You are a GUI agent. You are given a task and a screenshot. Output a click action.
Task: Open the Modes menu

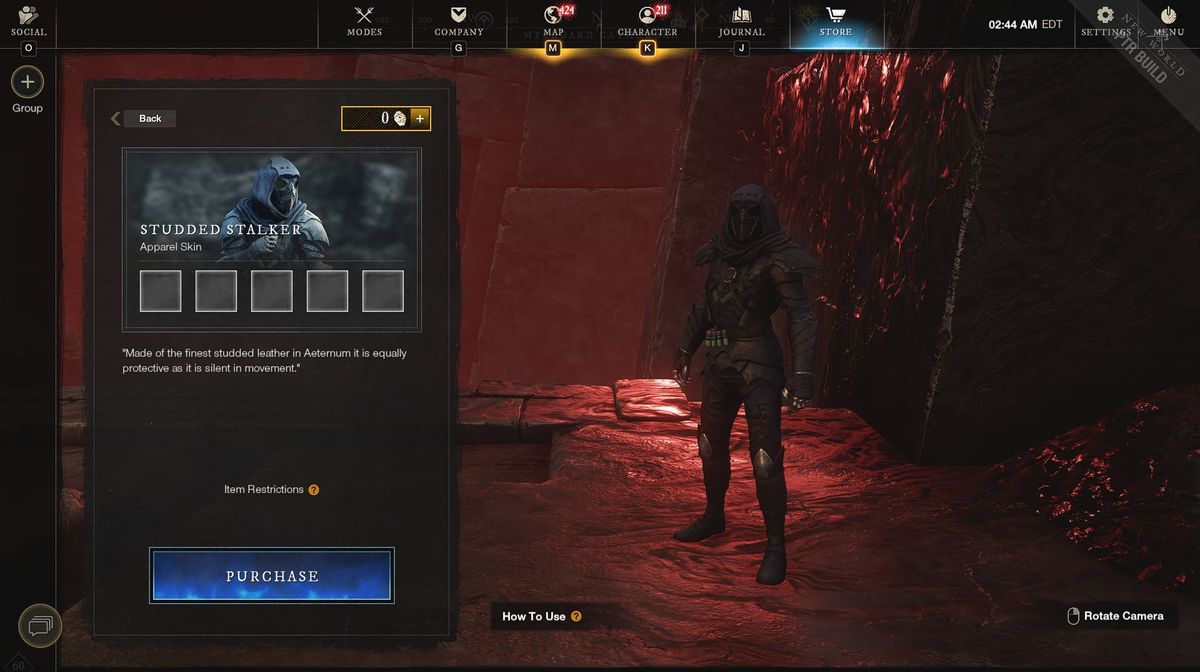tap(364, 21)
